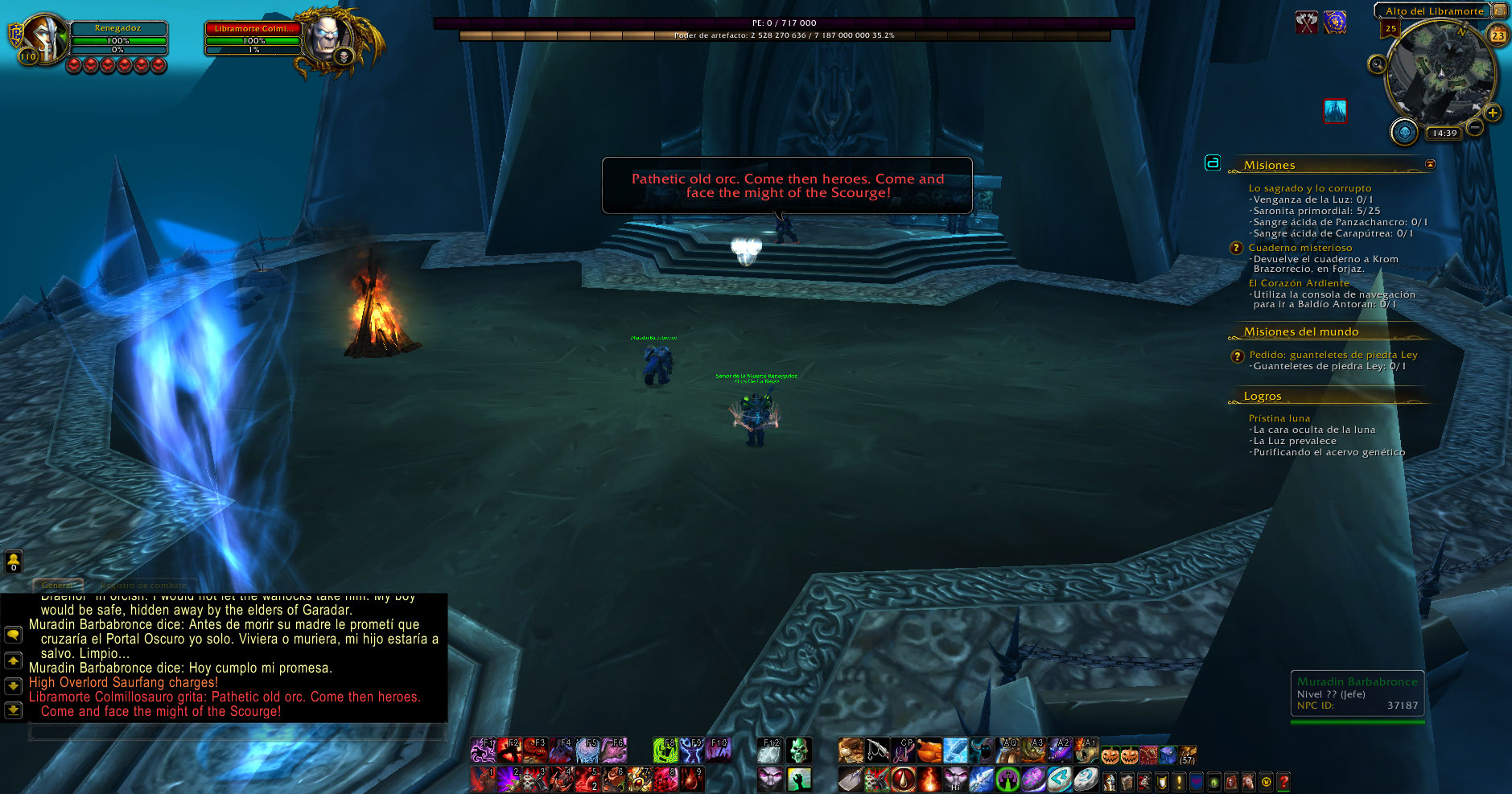Open the social friends button showing 0
Screen dimensions: 1512x794
tap(14, 562)
